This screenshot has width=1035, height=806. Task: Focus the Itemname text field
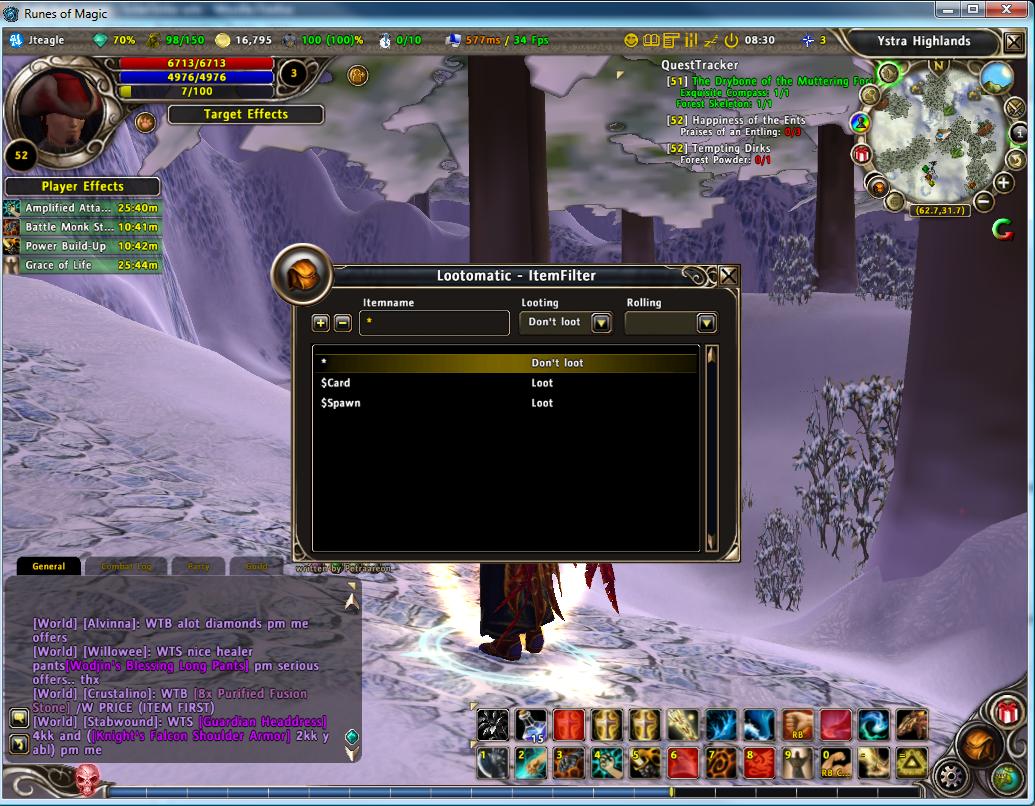pyautogui.click(x=434, y=323)
